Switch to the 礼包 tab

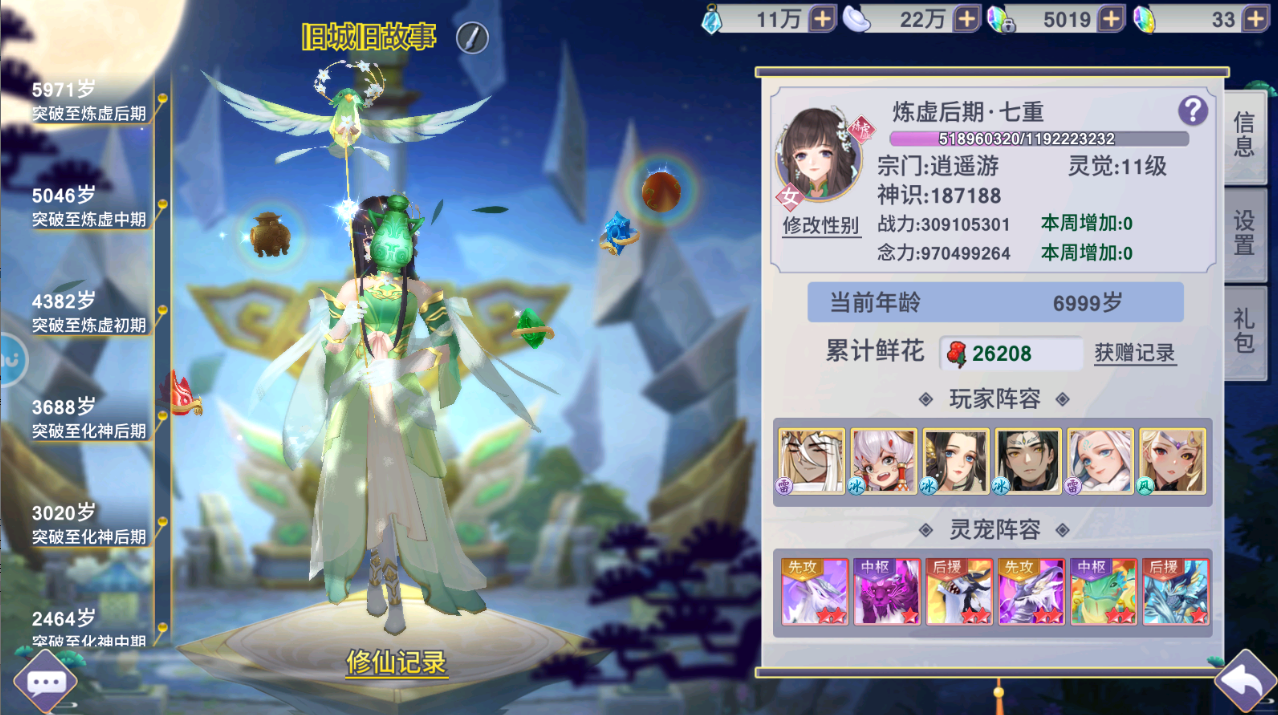[1244, 331]
